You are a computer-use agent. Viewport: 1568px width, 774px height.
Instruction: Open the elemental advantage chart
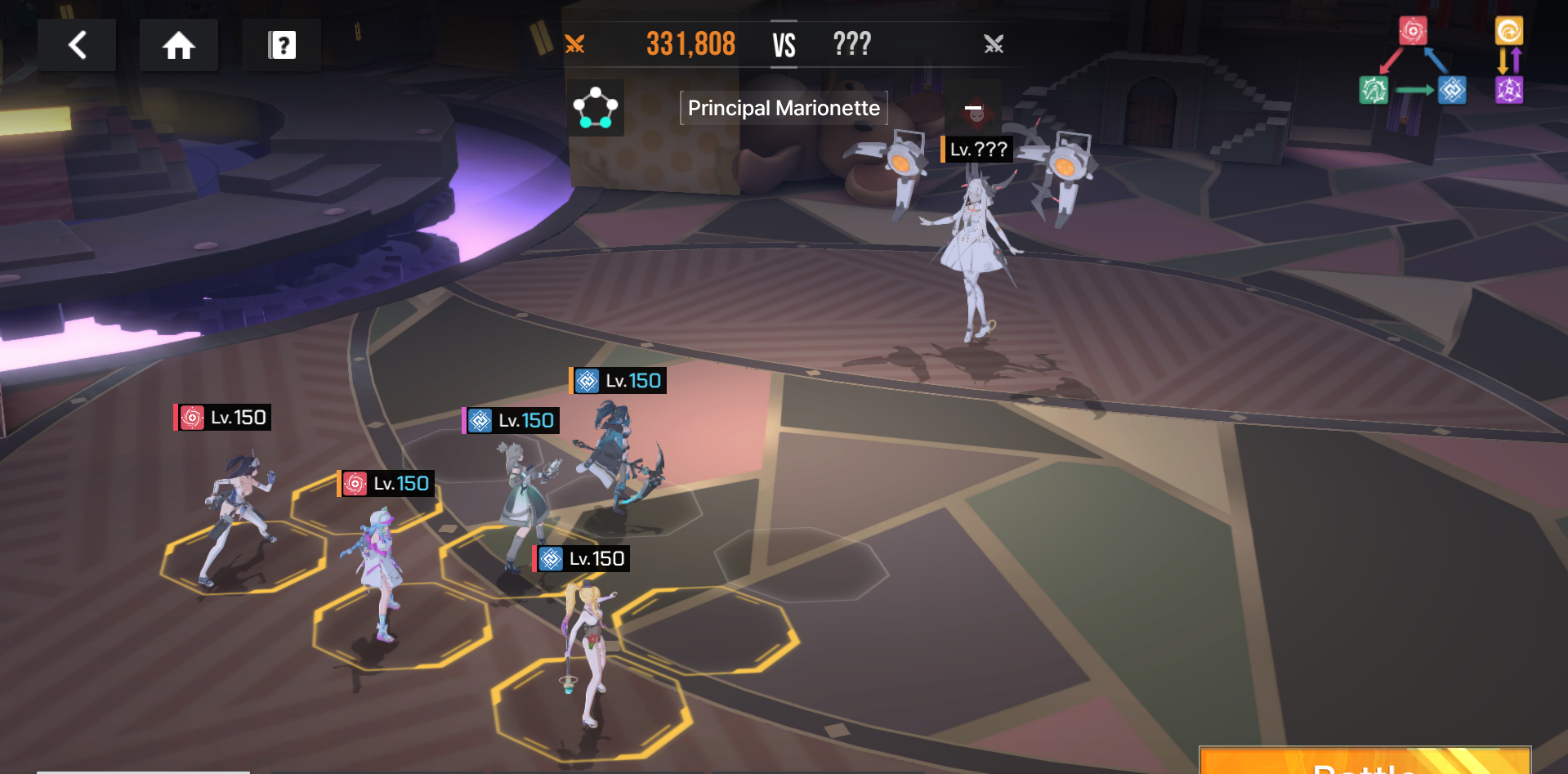click(x=1441, y=61)
